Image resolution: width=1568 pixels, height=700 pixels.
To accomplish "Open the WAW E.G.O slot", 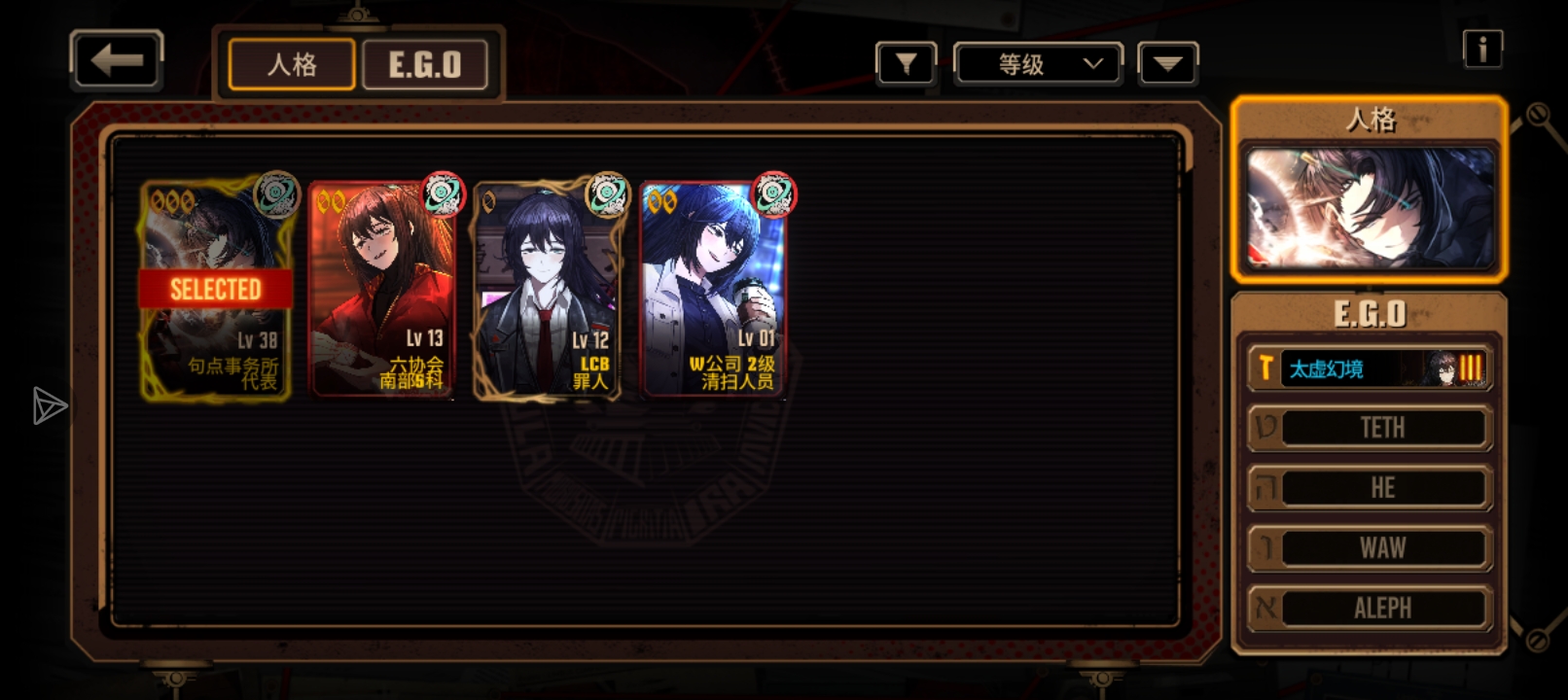I will pos(1370,548).
